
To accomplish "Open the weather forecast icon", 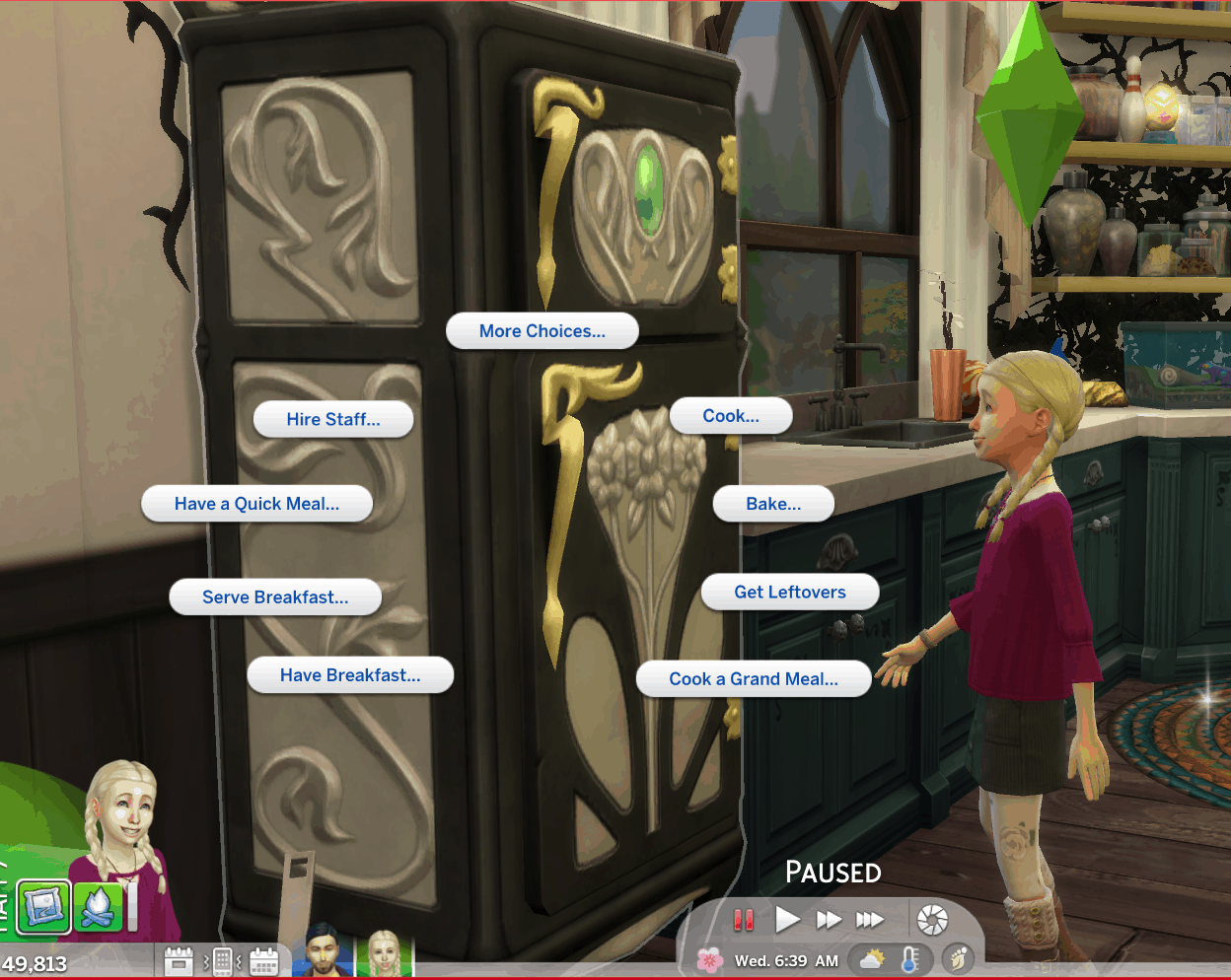I will [x=872, y=959].
